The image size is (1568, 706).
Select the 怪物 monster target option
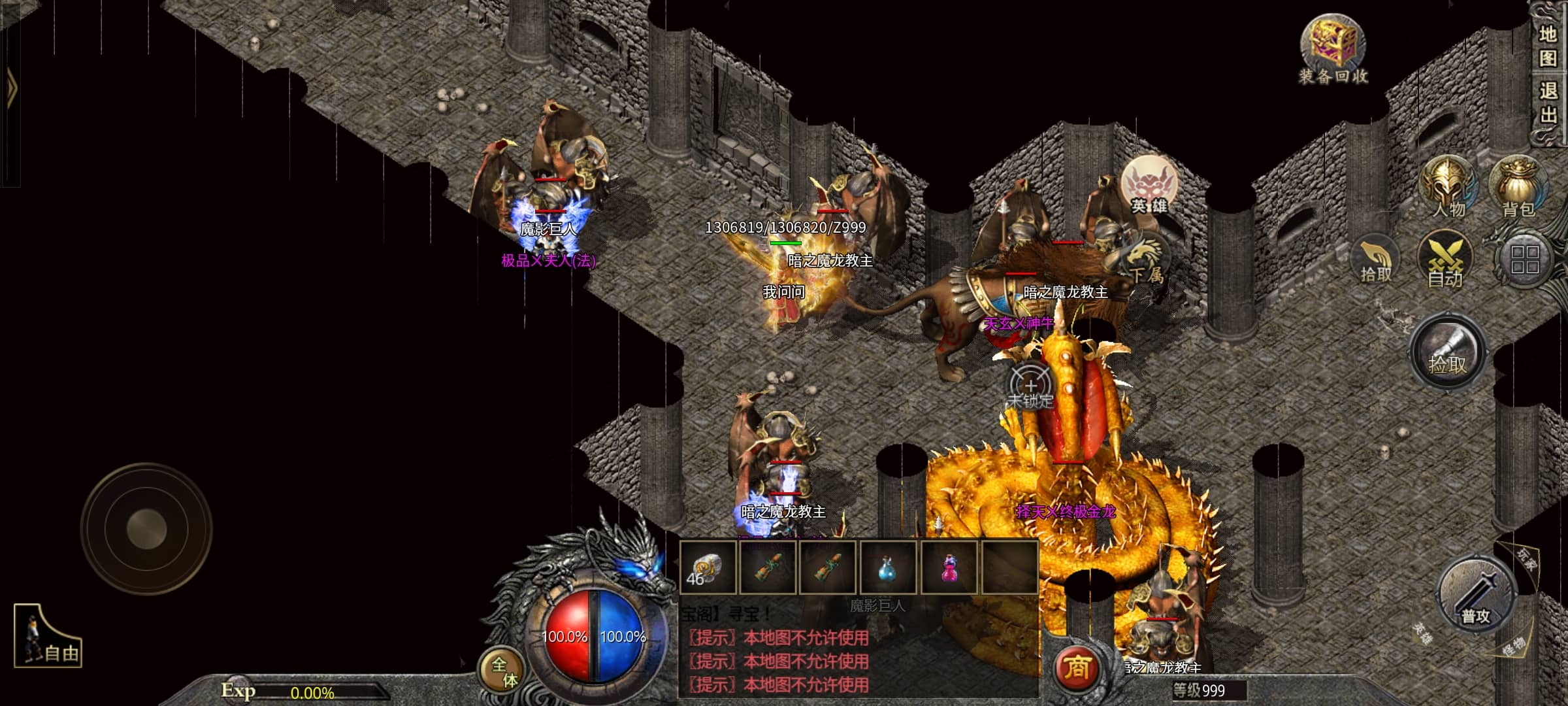pyautogui.click(x=1514, y=647)
